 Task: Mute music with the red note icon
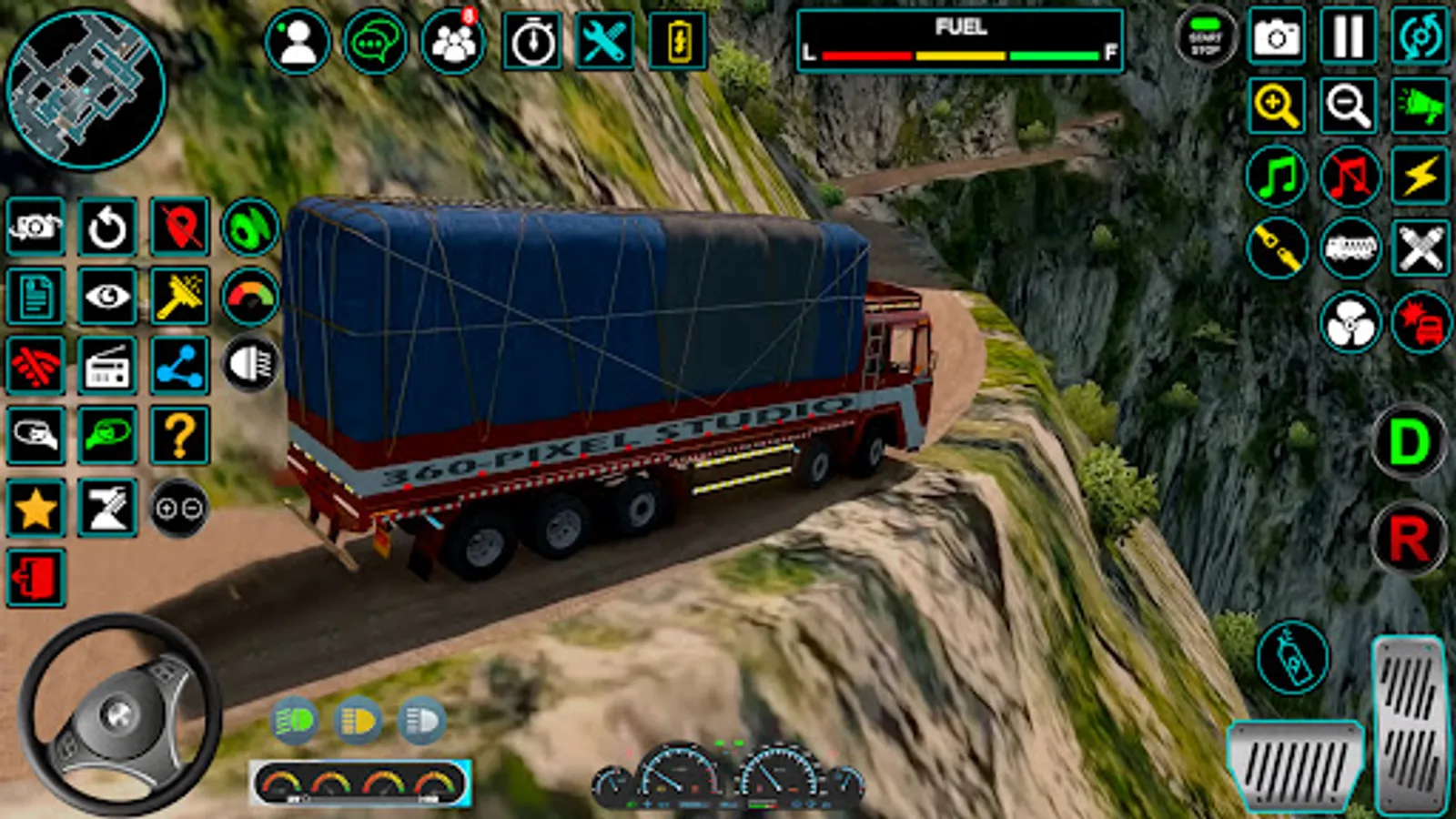pos(1348,177)
